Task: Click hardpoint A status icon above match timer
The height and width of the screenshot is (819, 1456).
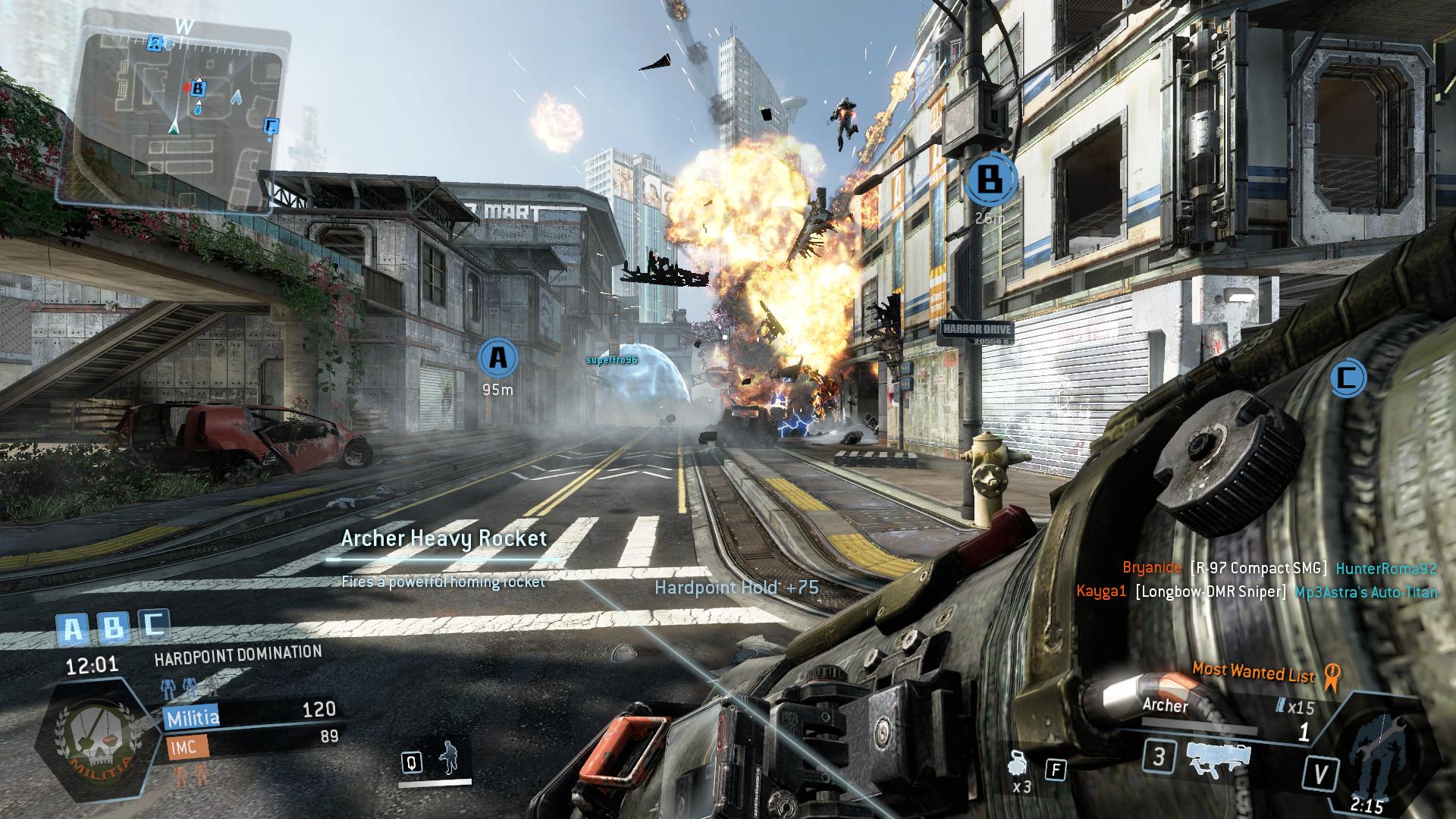Action: pos(73,629)
